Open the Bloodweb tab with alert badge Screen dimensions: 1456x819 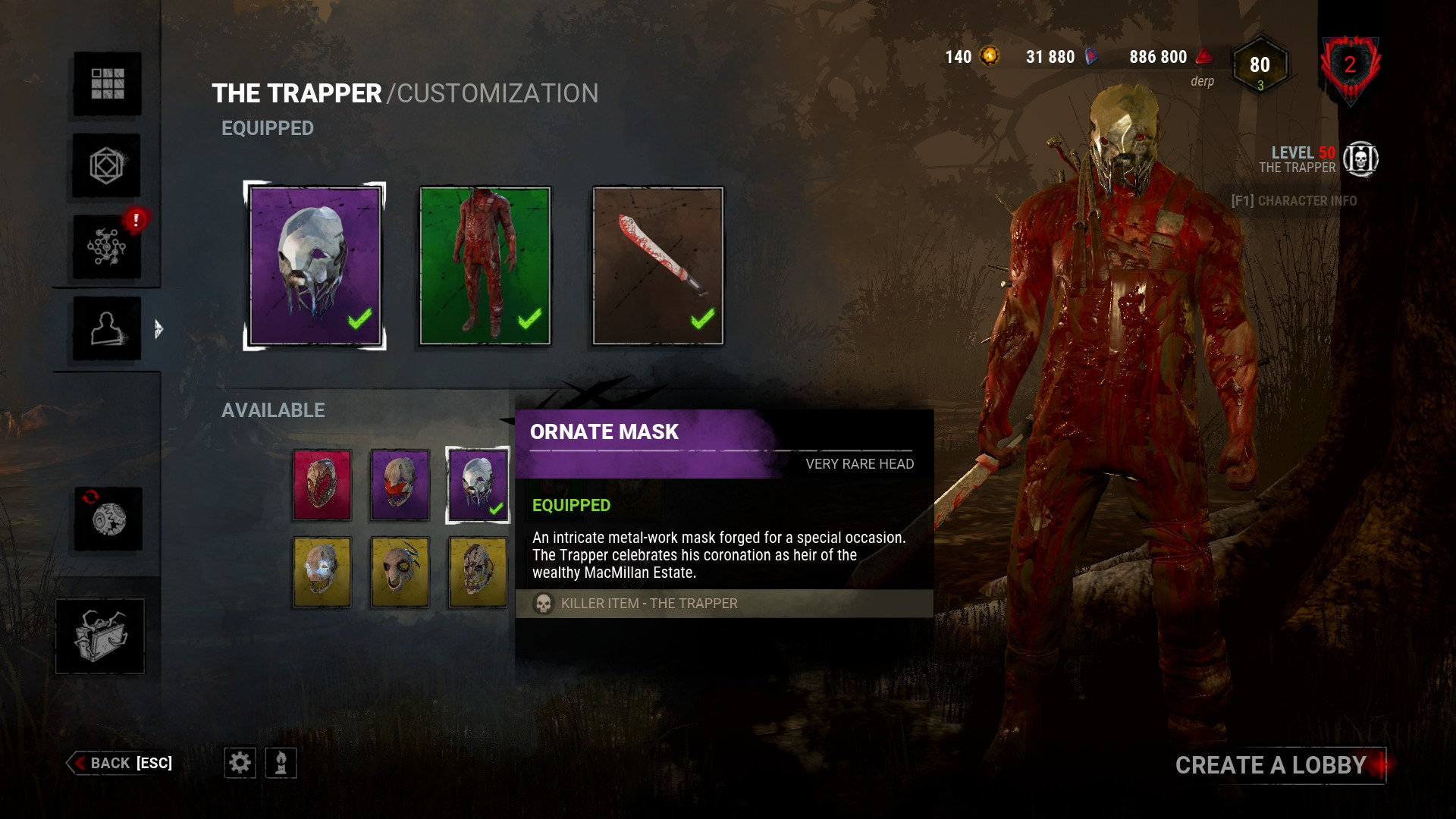[x=107, y=246]
